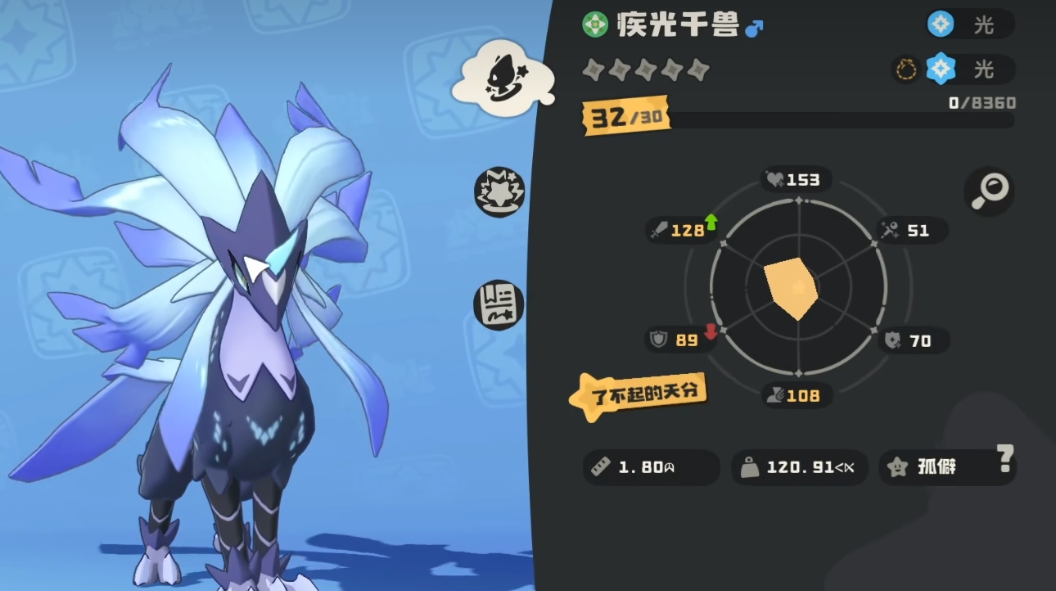The width and height of the screenshot is (1056, 591).
Task: Inspect stats with the magnifying glass
Action: pyautogui.click(x=989, y=190)
